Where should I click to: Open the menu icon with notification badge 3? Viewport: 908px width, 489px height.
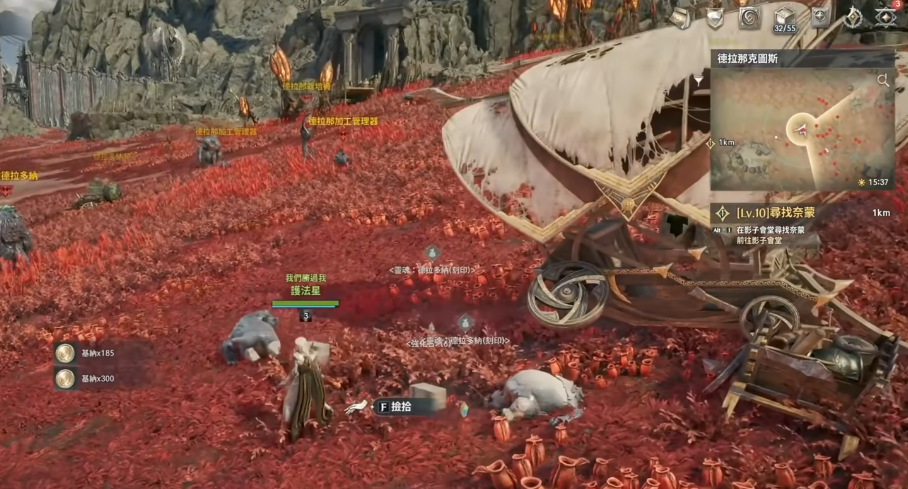pyautogui.click(x=886, y=16)
